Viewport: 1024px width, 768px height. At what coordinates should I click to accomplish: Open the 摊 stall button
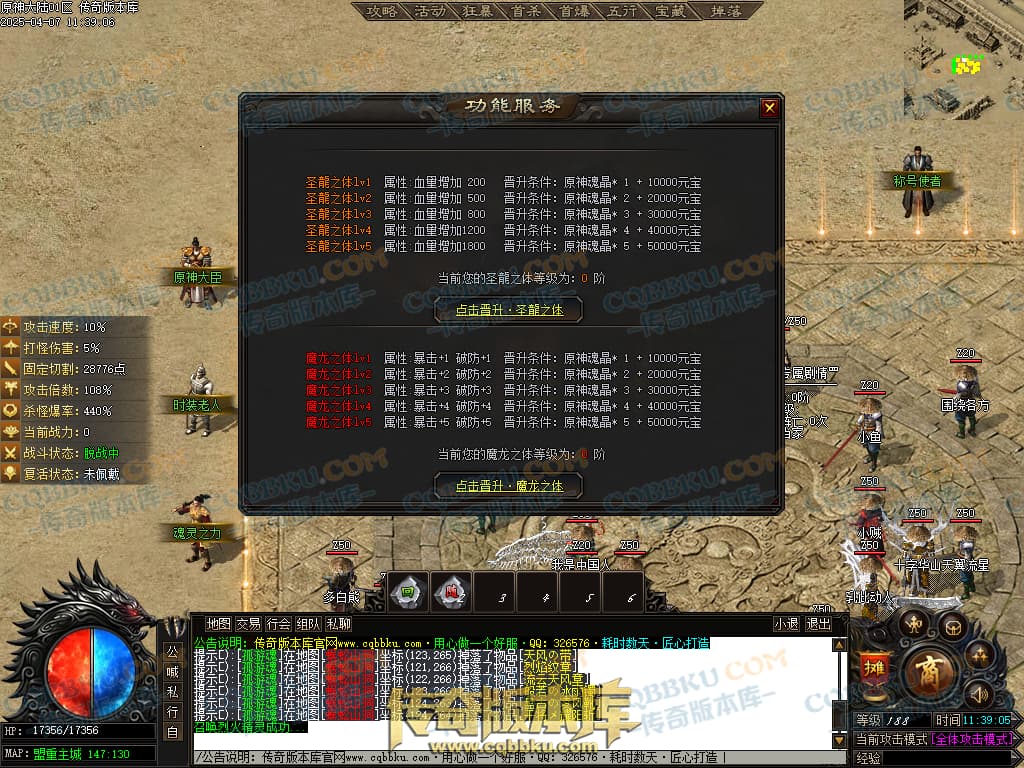874,667
